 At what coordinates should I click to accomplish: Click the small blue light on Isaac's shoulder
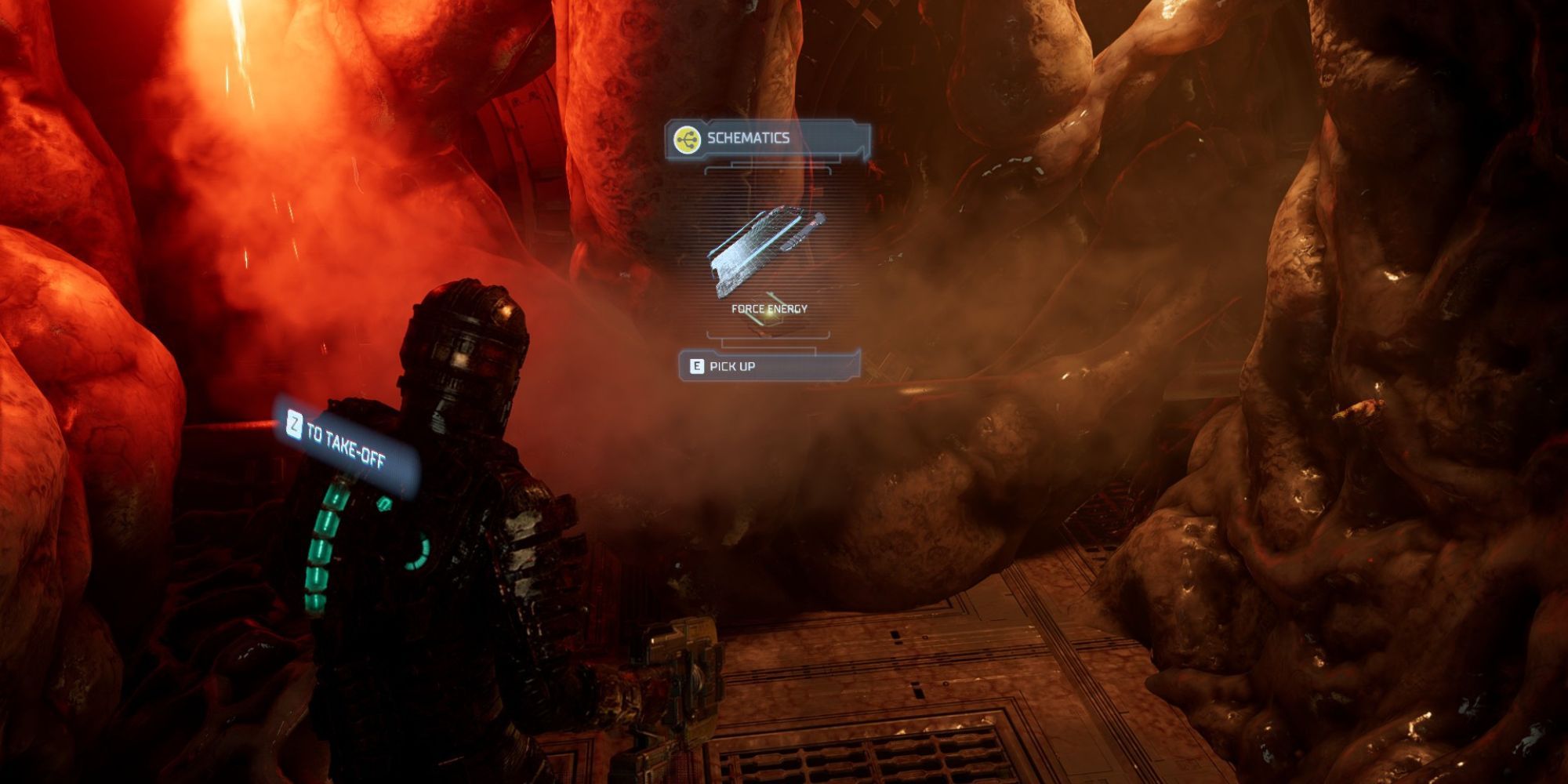384,502
